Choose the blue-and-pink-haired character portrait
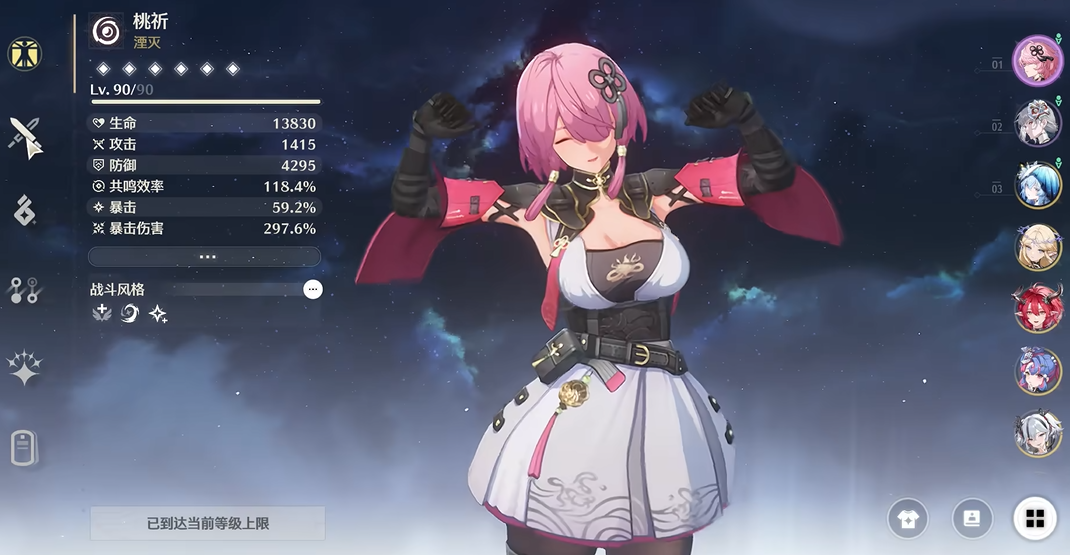 click(x=1038, y=371)
